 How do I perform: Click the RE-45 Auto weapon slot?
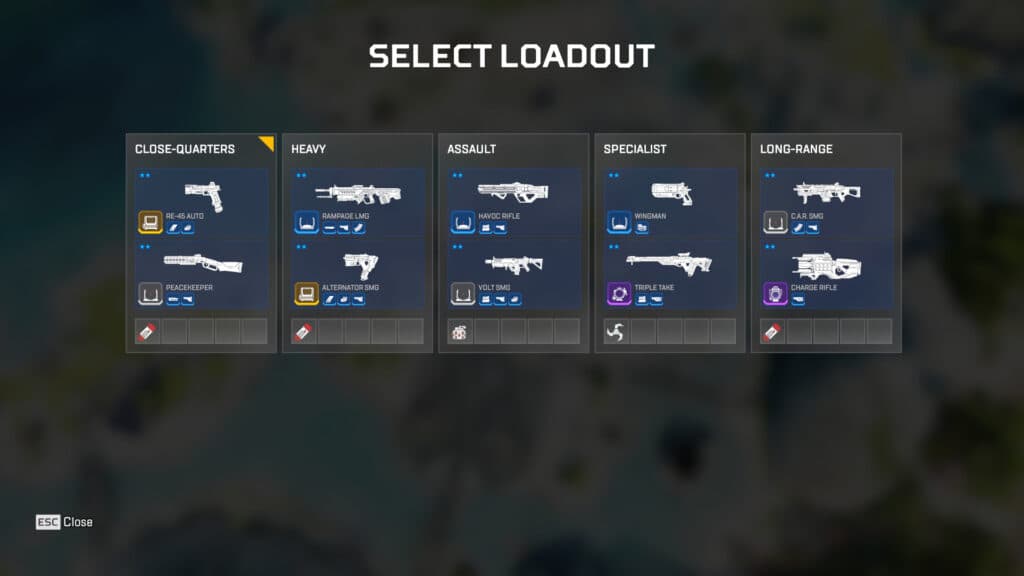(x=201, y=203)
